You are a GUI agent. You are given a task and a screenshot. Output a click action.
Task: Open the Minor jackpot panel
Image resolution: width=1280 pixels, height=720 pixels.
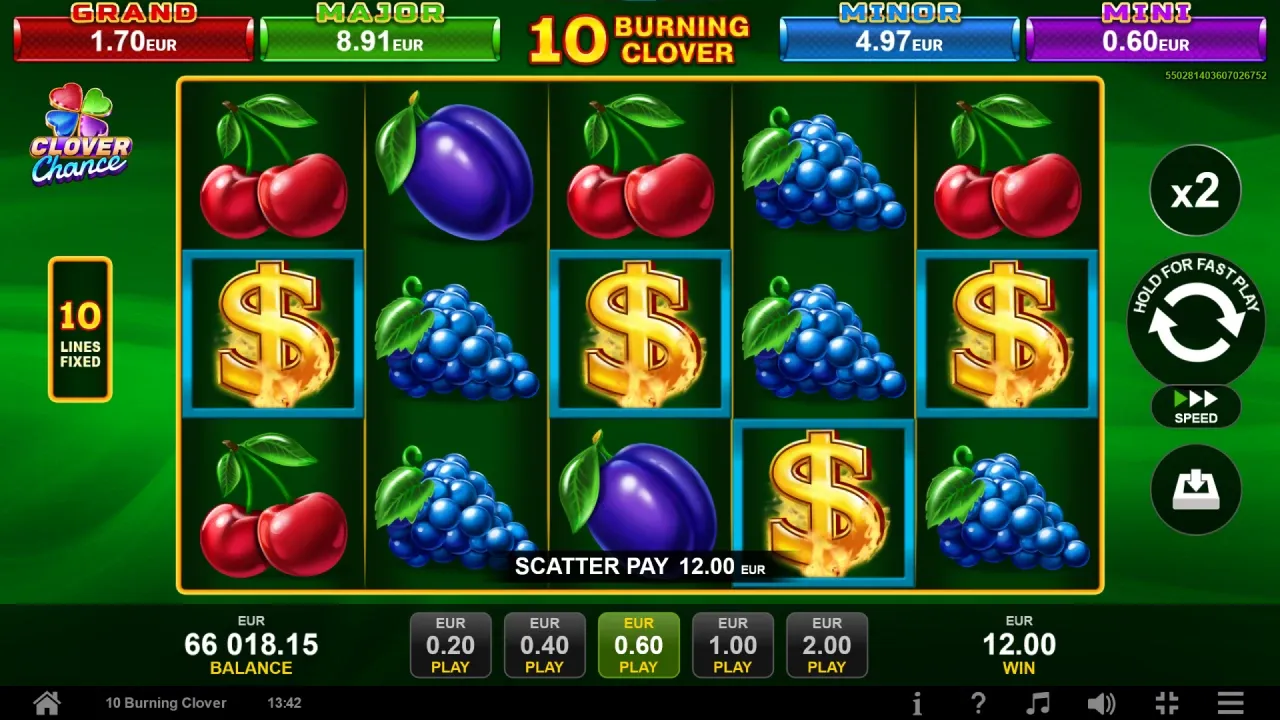[x=898, y=33]
